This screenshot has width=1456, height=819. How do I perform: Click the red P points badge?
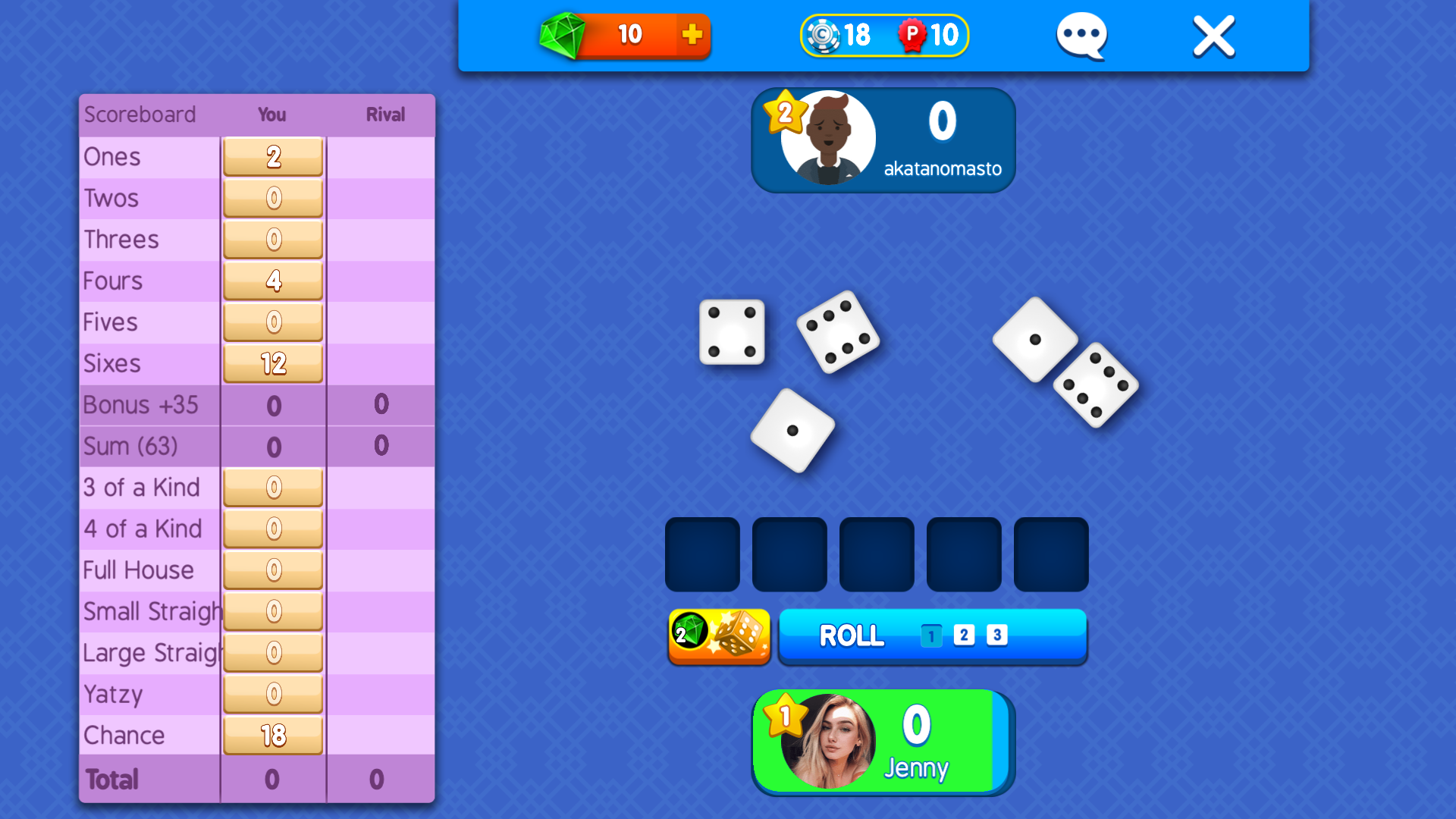[x=914, y=34]
